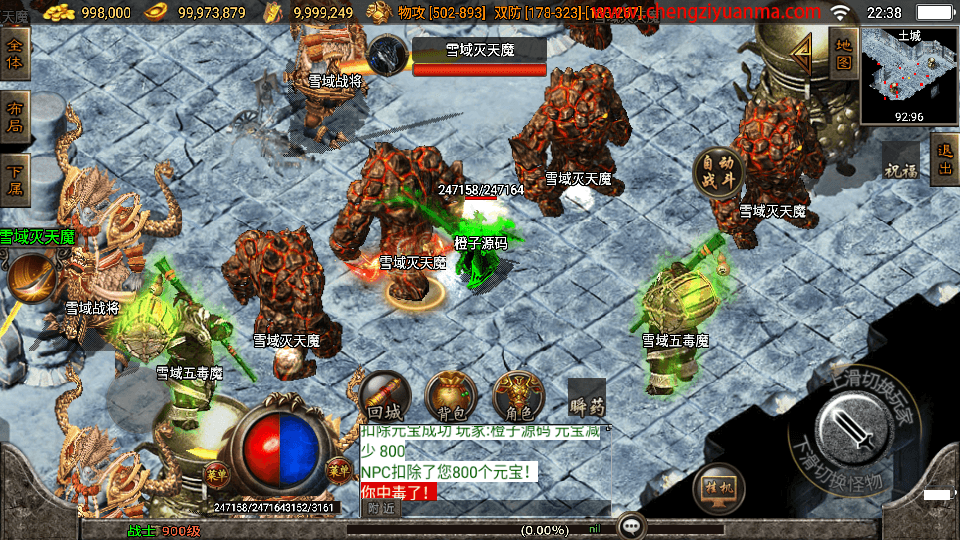Open the 背包 backpack
The image size is (960, 540).
(x=450, y=397)
